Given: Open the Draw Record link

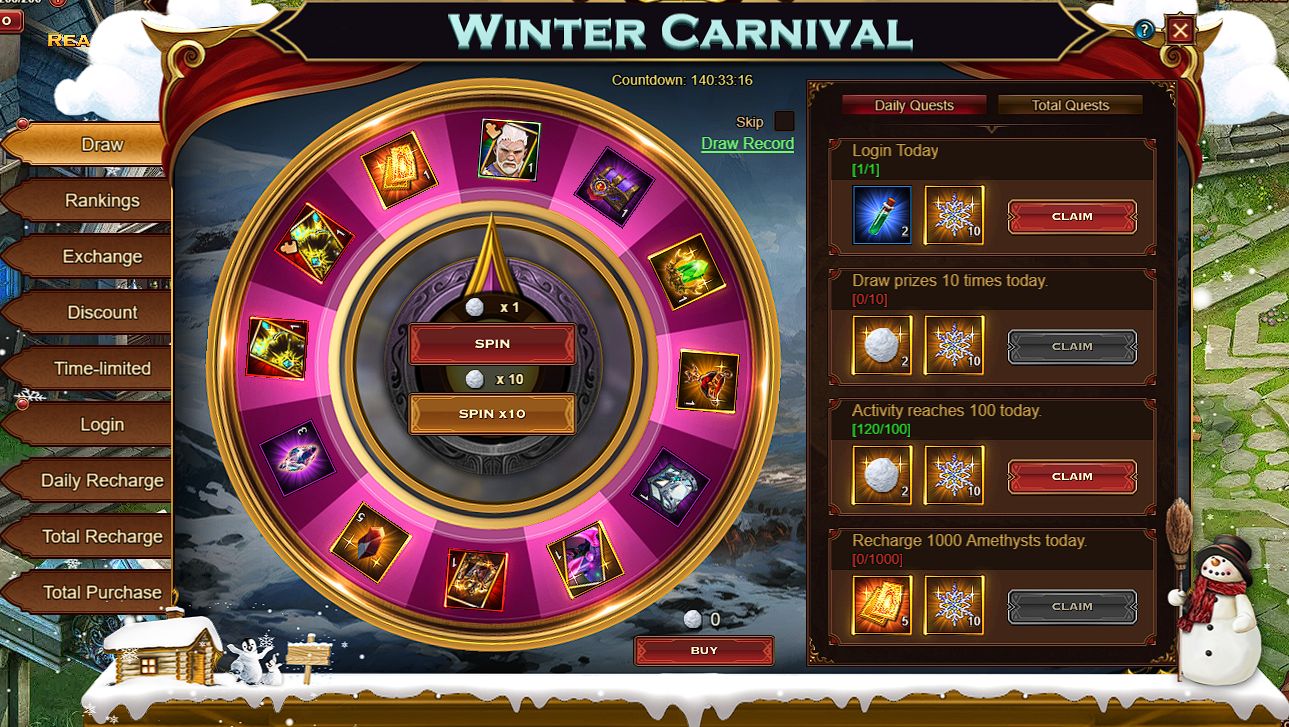Looking at the screenshot, I should pos(747,143).
